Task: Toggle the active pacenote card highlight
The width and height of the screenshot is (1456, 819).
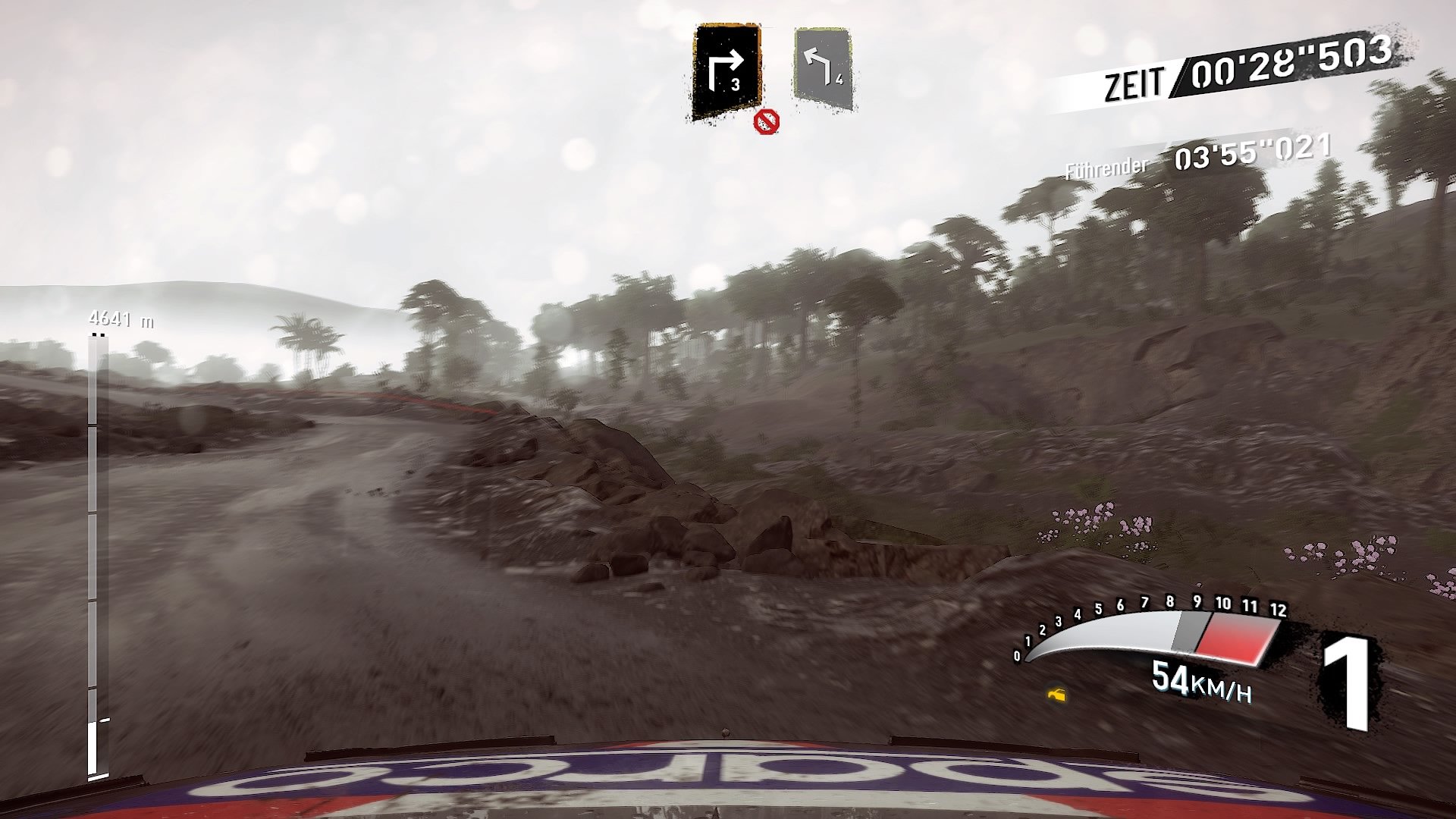Action: [x=725, y=68]
